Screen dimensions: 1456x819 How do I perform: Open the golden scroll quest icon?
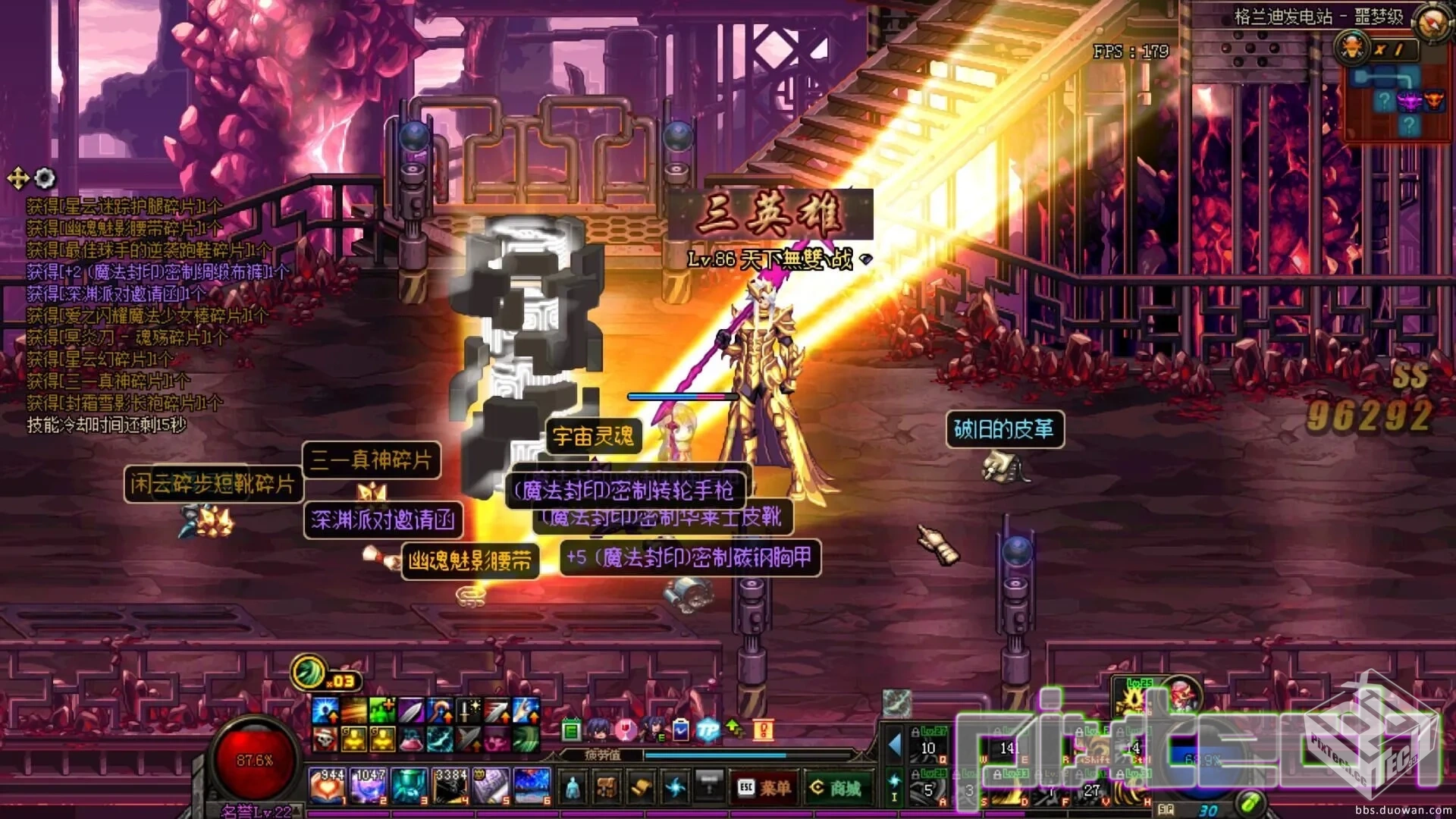point(641,789)
